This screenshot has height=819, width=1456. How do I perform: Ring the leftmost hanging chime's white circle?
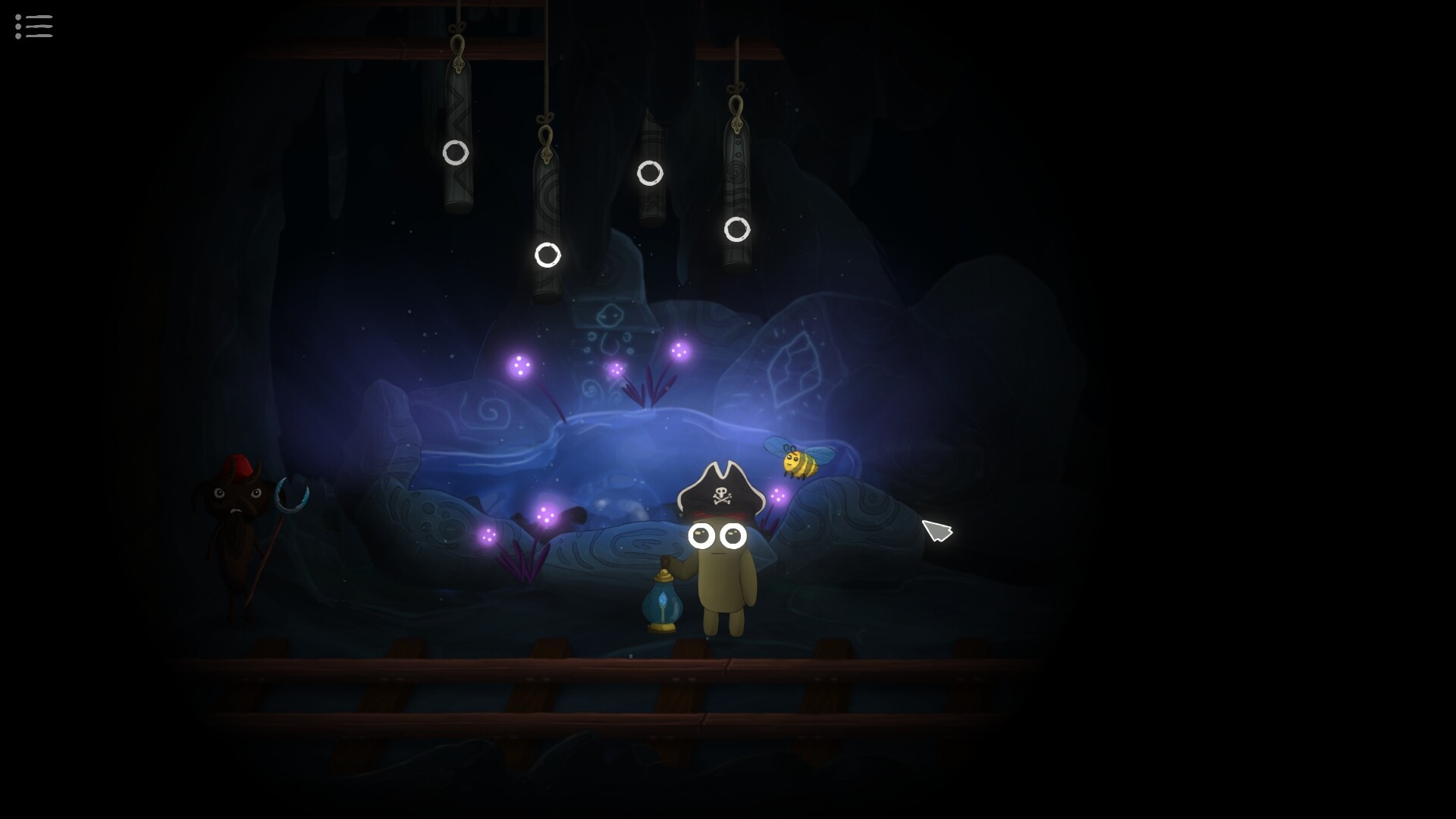tap(456, 153)
